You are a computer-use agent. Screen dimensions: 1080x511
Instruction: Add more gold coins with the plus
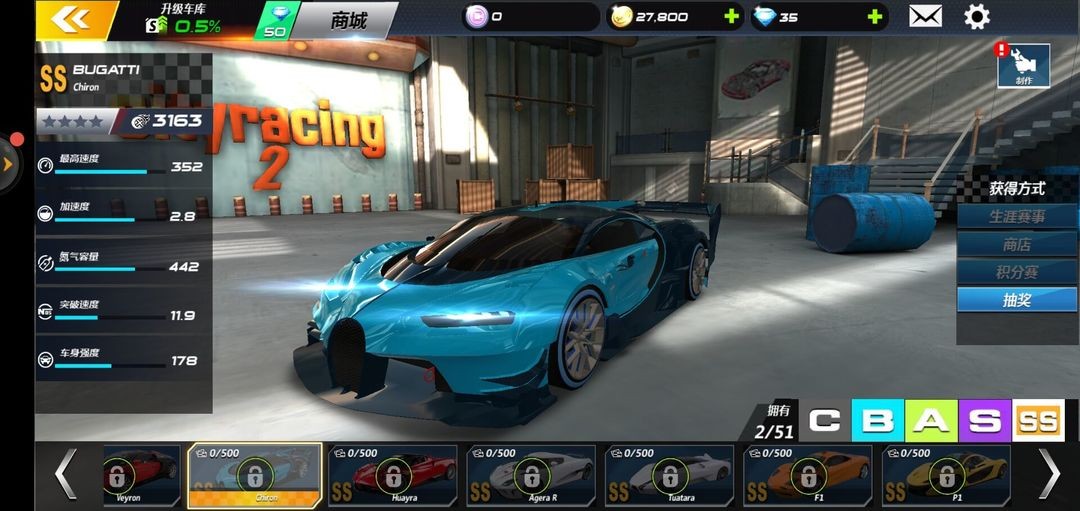click(x=731, y=17)
